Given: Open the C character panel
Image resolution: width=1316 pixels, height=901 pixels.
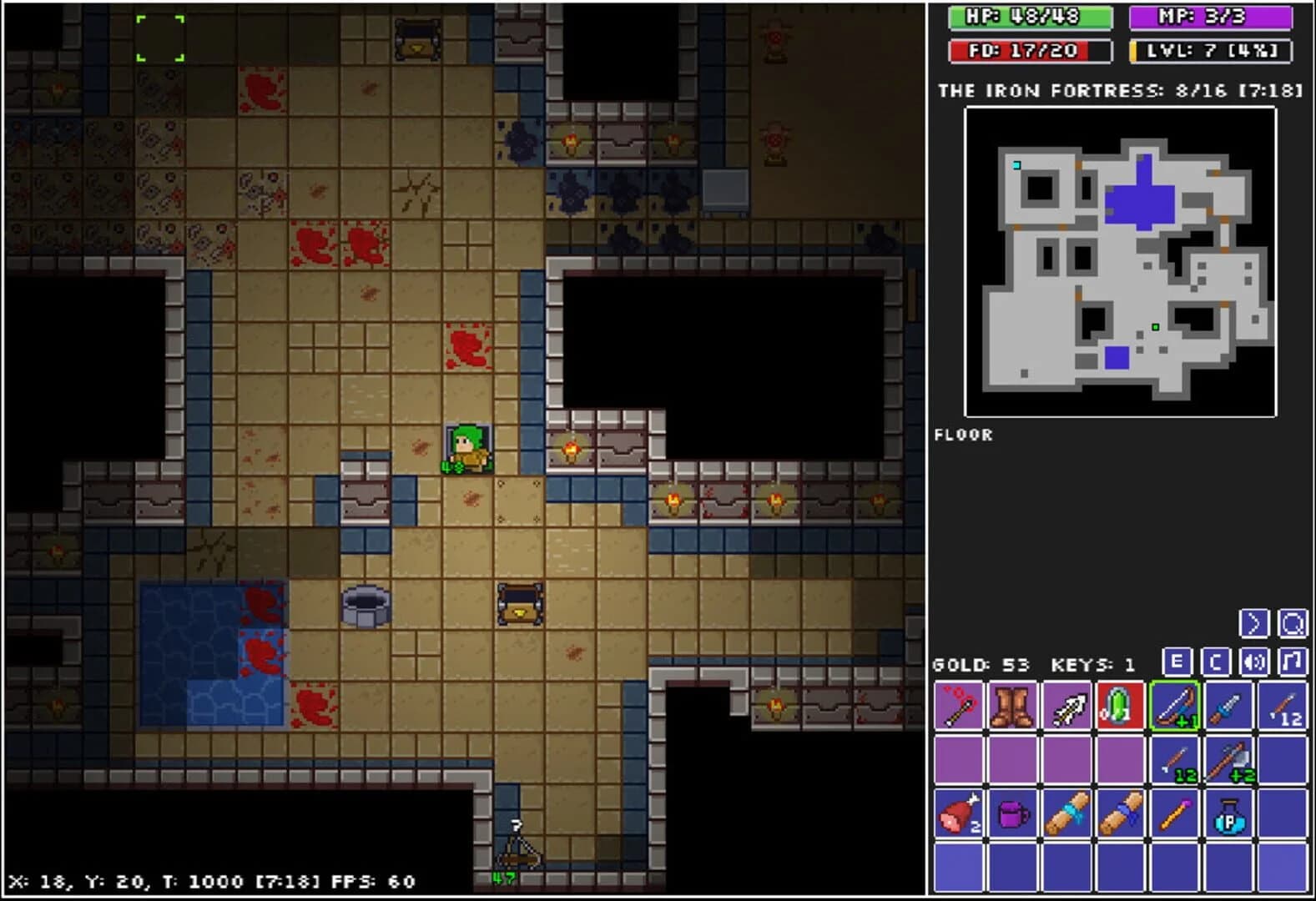Looking at the screenshot, I should [1215, 663].
